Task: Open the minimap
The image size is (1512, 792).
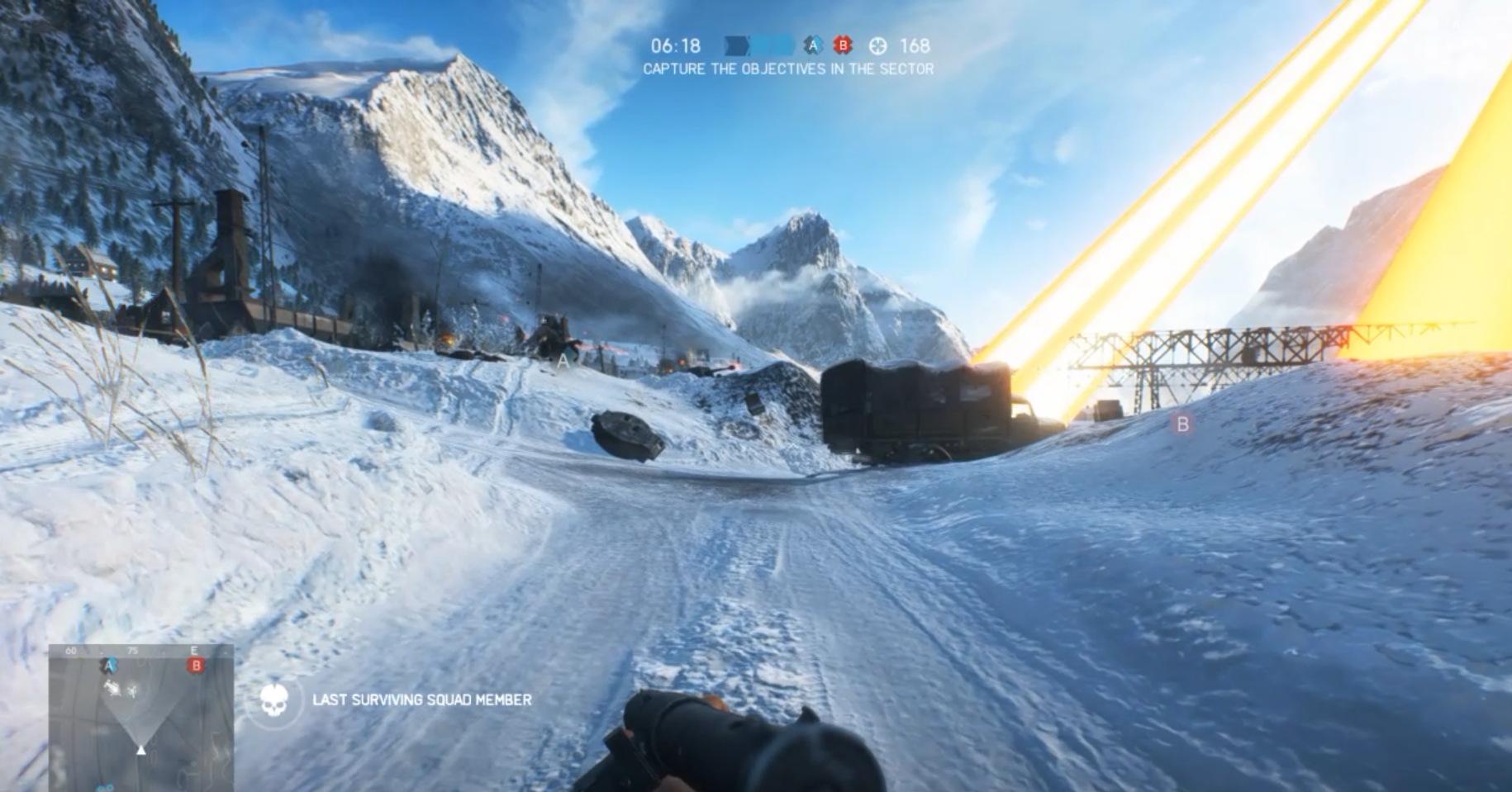Action: pos(140,717)
